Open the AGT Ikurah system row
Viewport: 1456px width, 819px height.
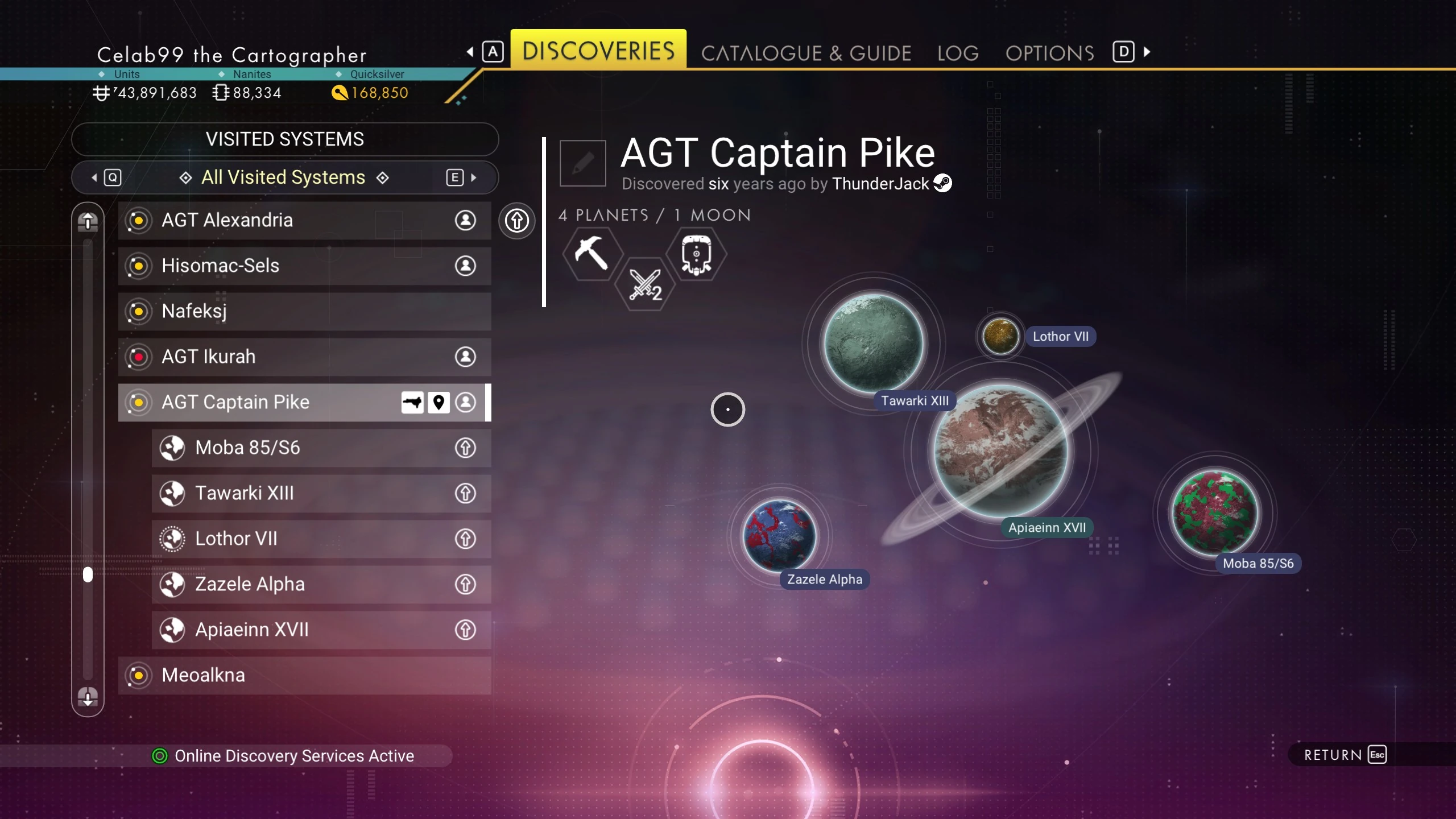304,357
